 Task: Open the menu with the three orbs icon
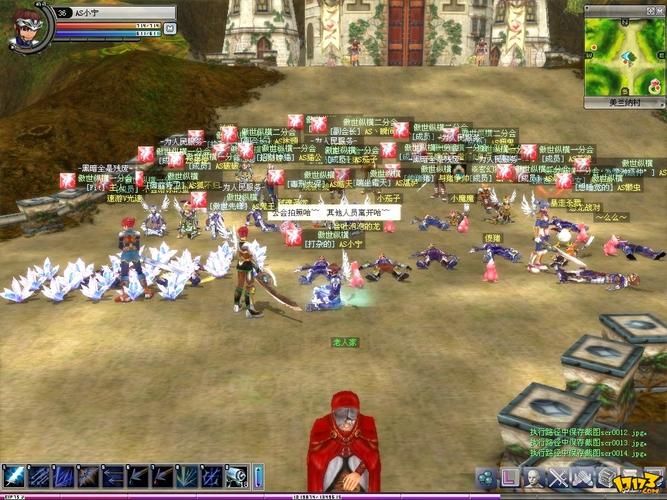pyautogui.click(x=486, y=477)
